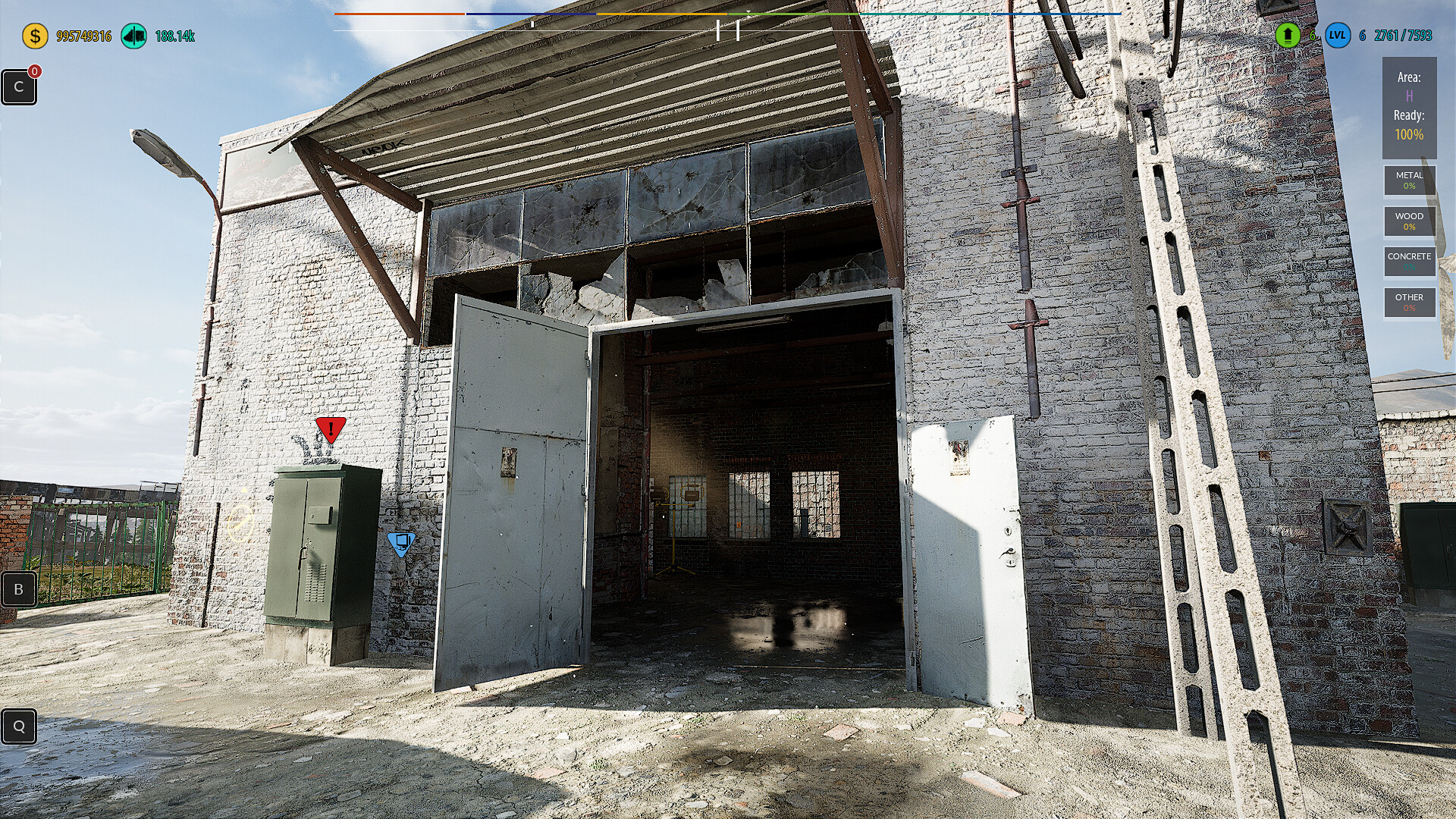Select the WOOD 0% resource panel
This screenshot has width=1456, height=819.
tap(1409, 221)
